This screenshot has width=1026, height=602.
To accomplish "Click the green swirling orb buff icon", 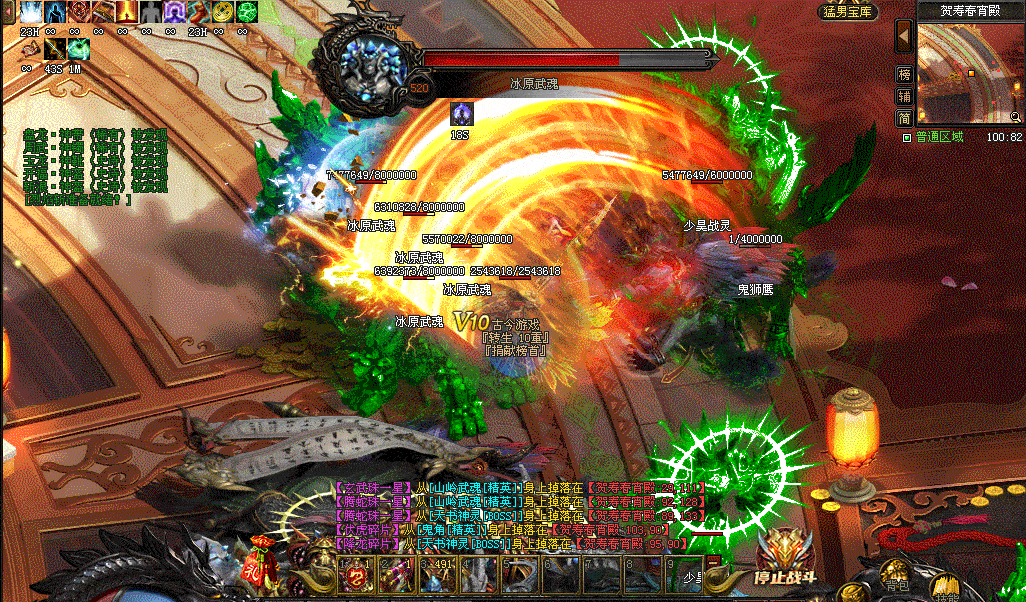I will point(247,12).
